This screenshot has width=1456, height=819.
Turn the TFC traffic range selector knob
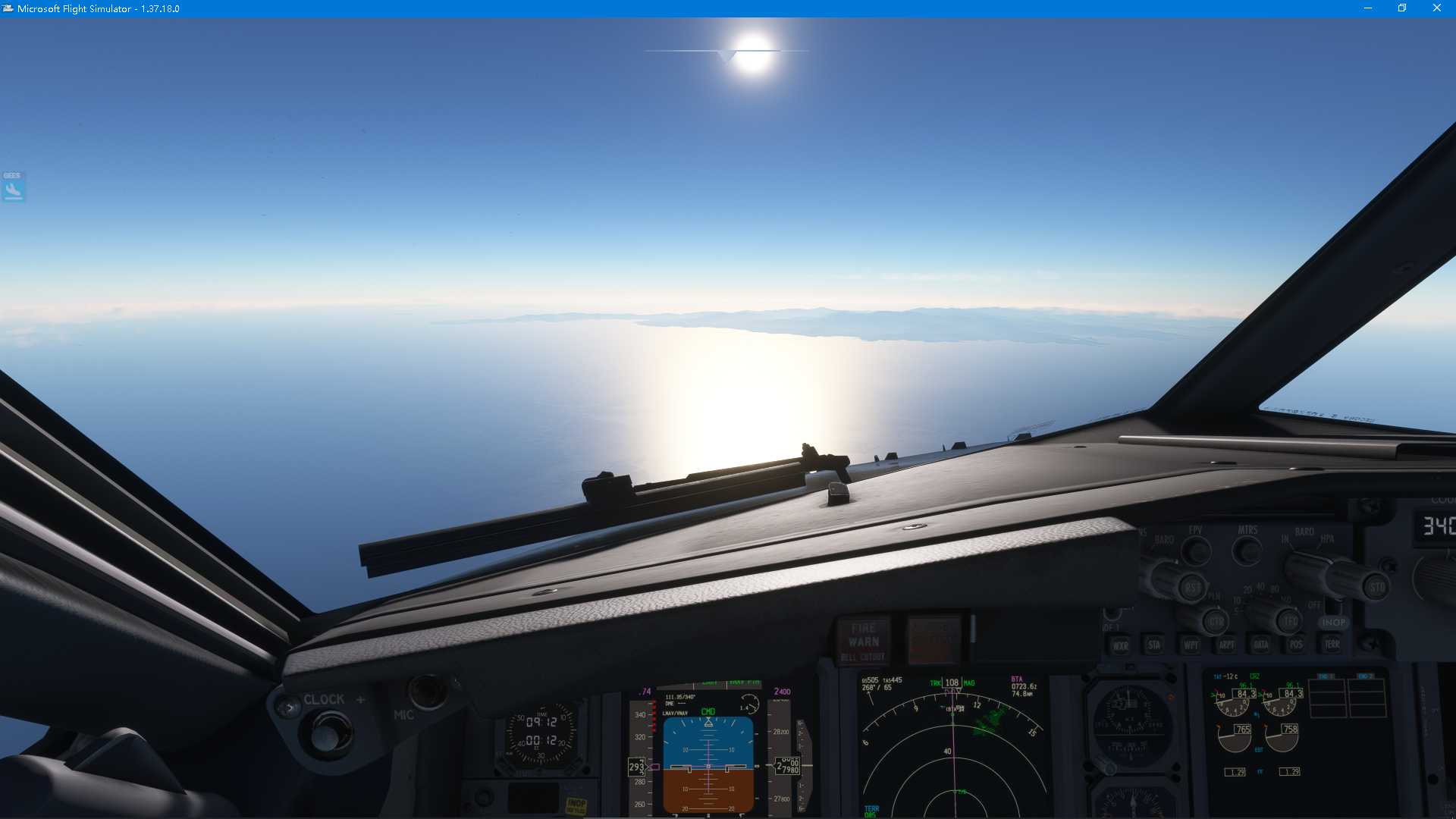(1288, 620)
